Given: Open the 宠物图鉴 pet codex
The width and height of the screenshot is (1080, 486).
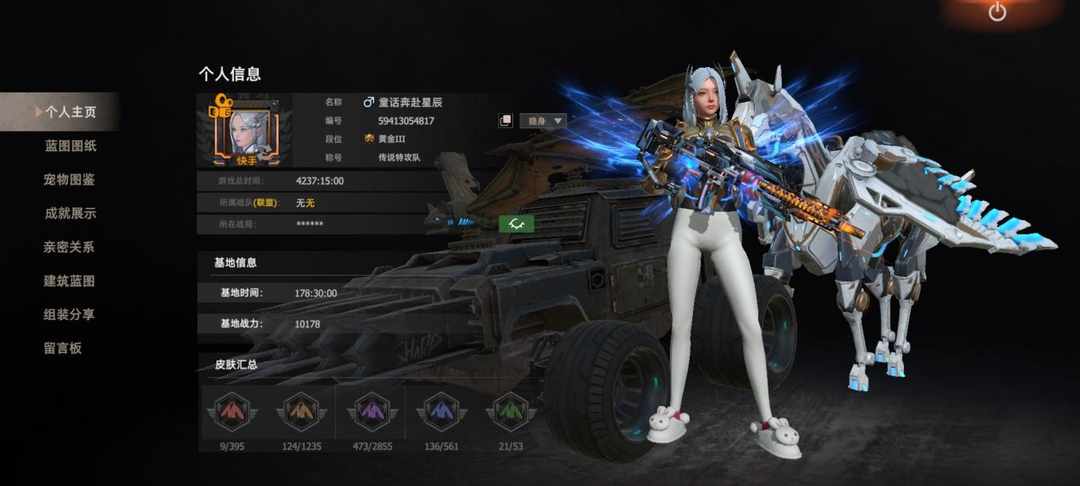Looking at the screenshot, I should click(x=70, y=180).
